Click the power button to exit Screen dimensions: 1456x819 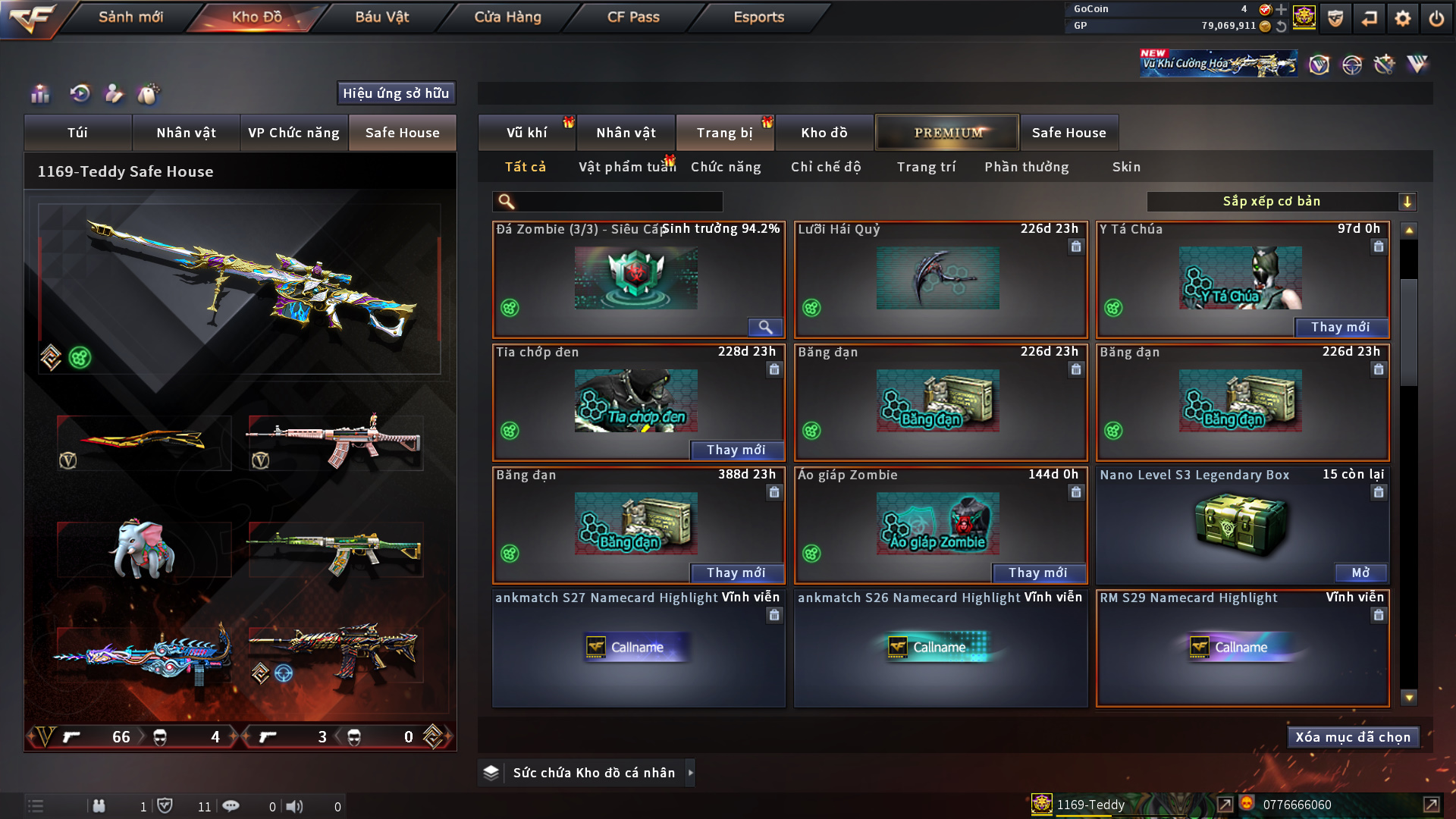tap(1436, 18)
